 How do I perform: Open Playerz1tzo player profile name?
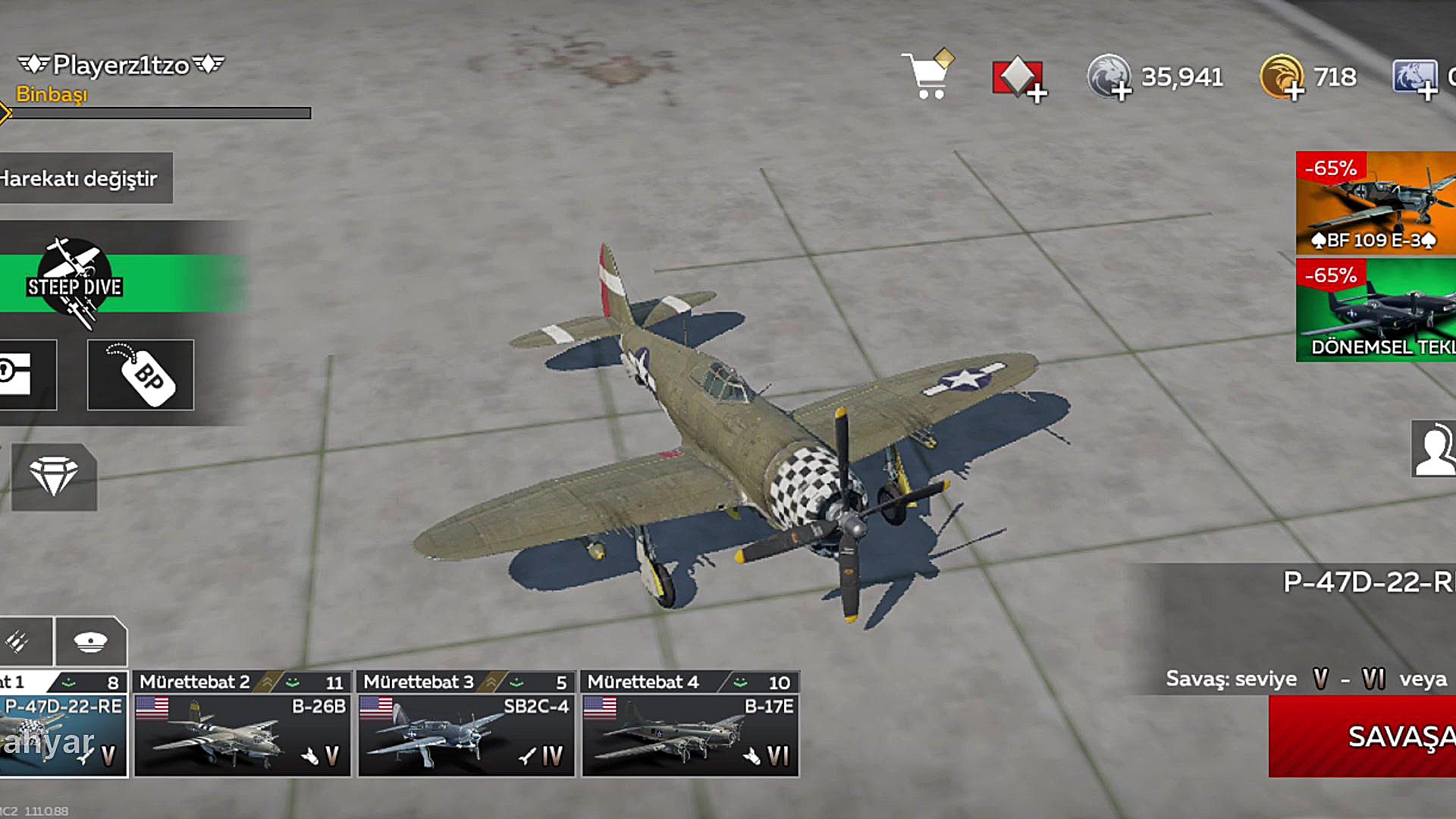click(x=121, y=65)
